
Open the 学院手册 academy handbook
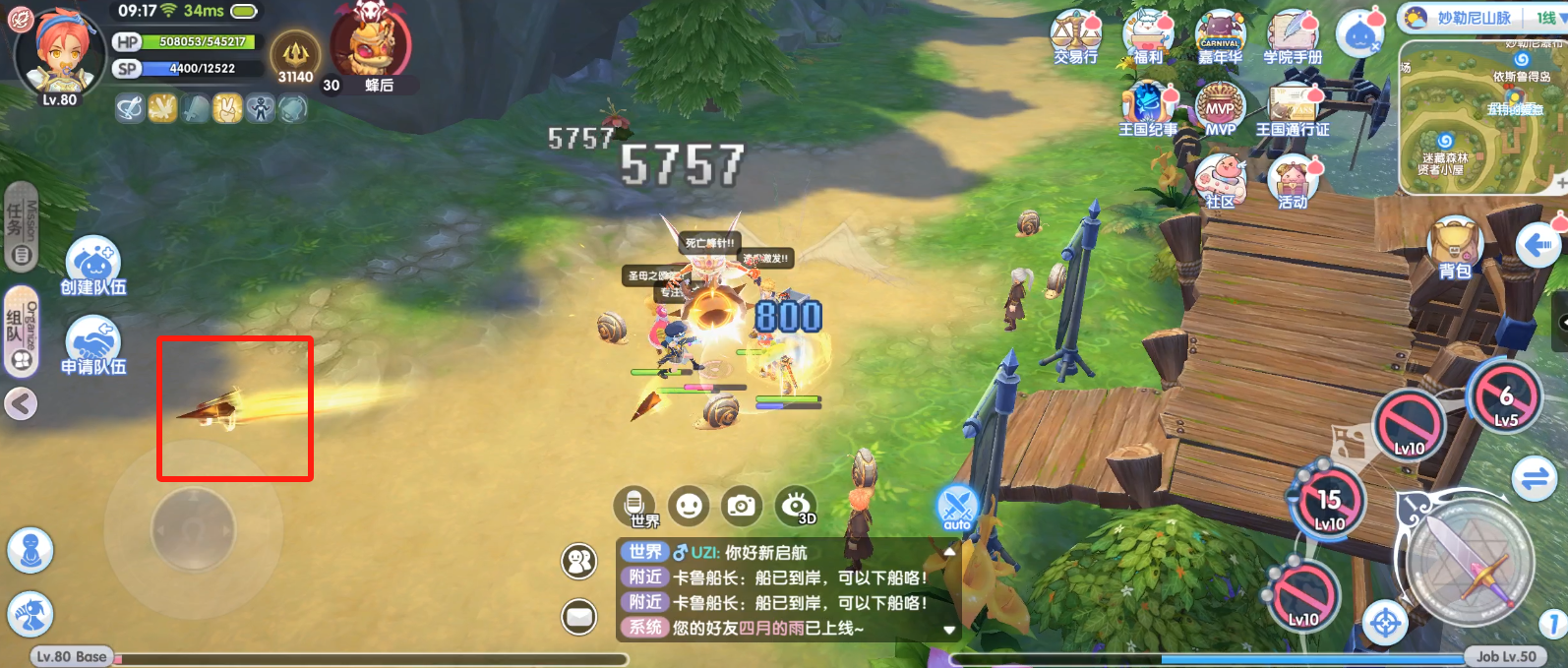point(1293,37)
